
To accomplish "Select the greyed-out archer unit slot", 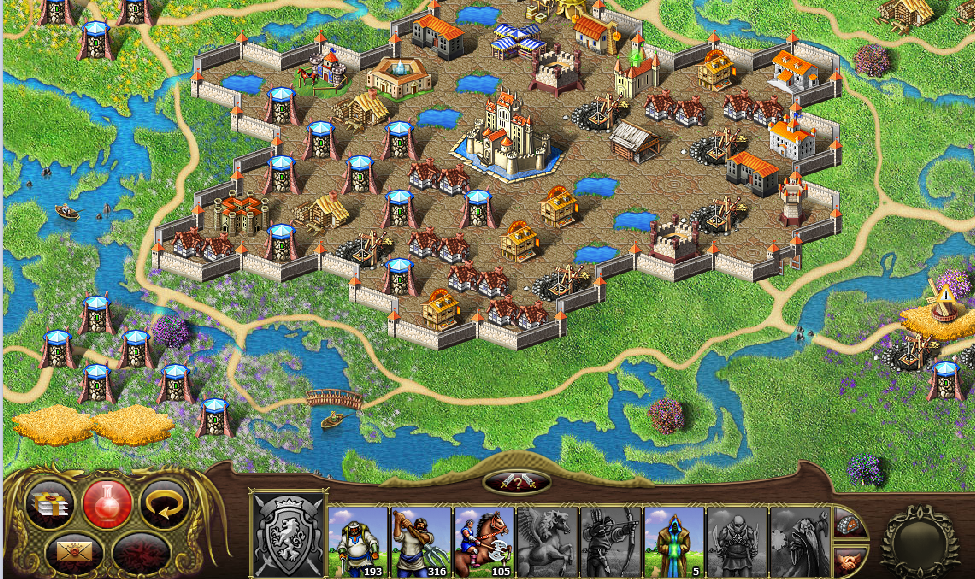I will pyautogui.click(x=611, y=542).
